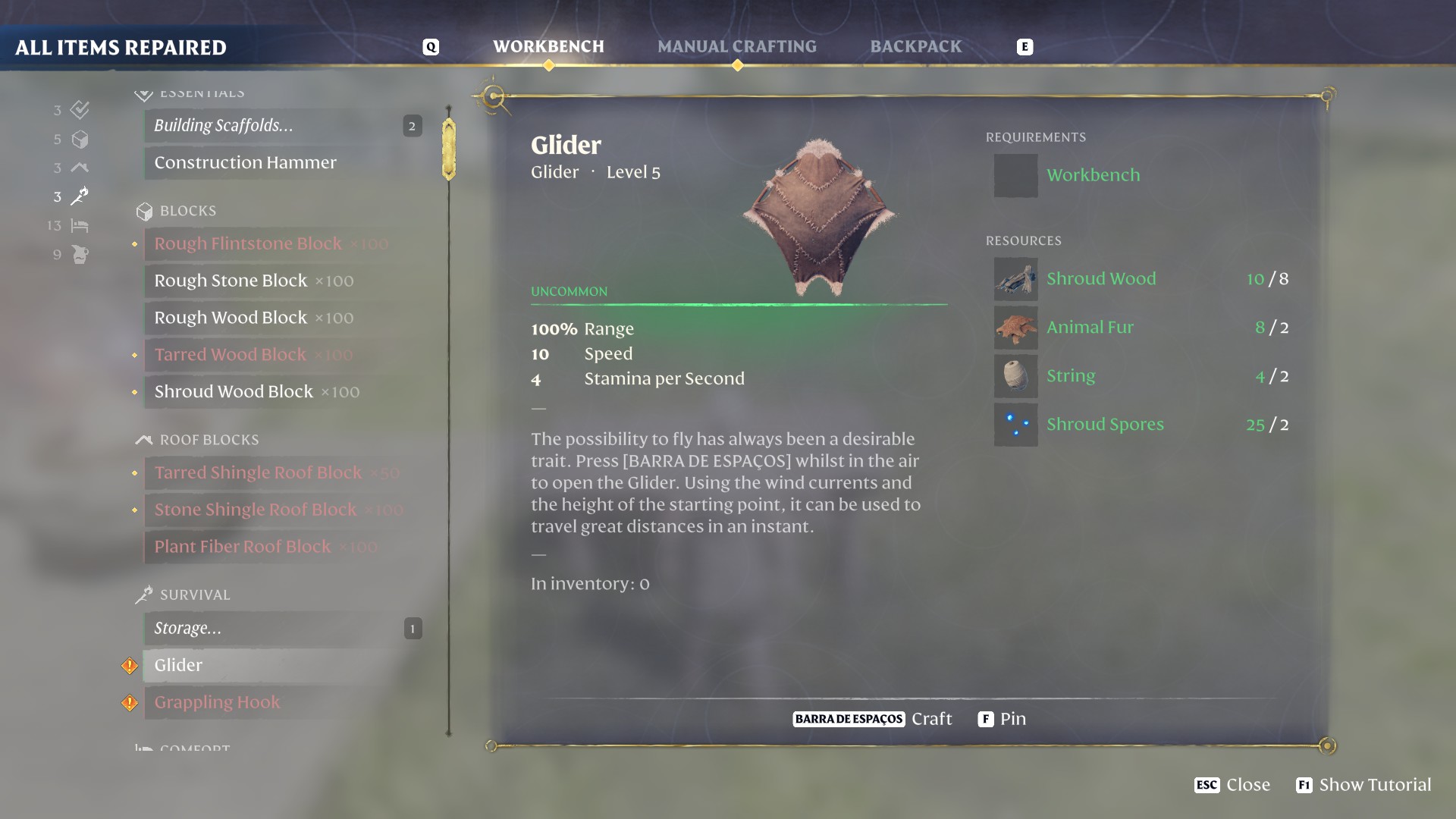Click the String resource icon
The image size is (1456, 819).
(x=1016, y=376)
